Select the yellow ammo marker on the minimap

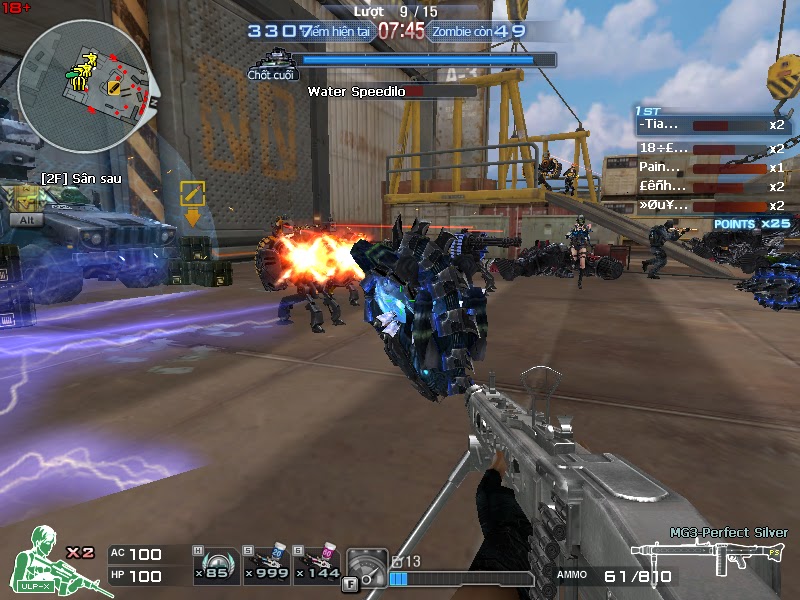pyautogui.click(x=113, y=88)
